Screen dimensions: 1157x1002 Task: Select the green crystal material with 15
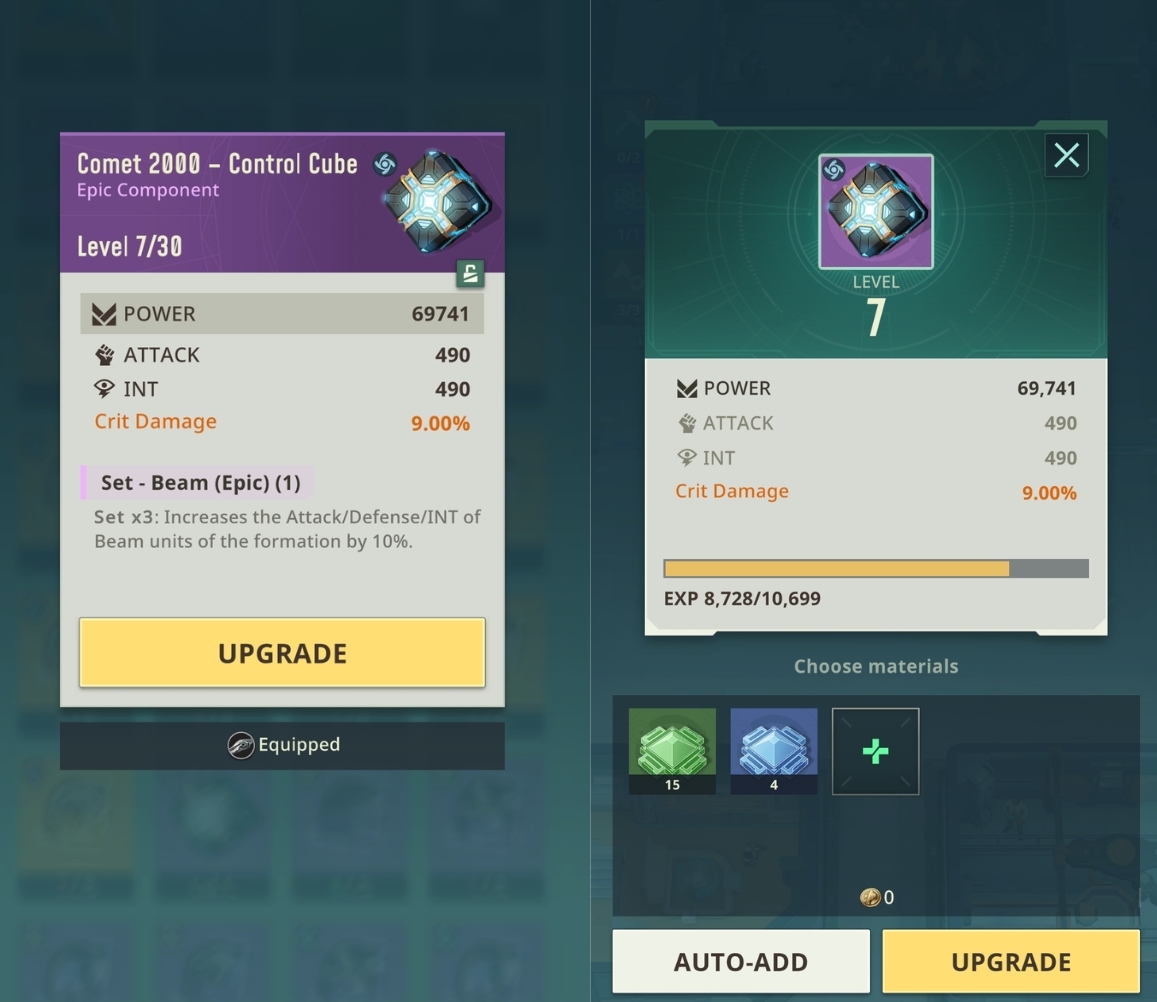[672, 750]
